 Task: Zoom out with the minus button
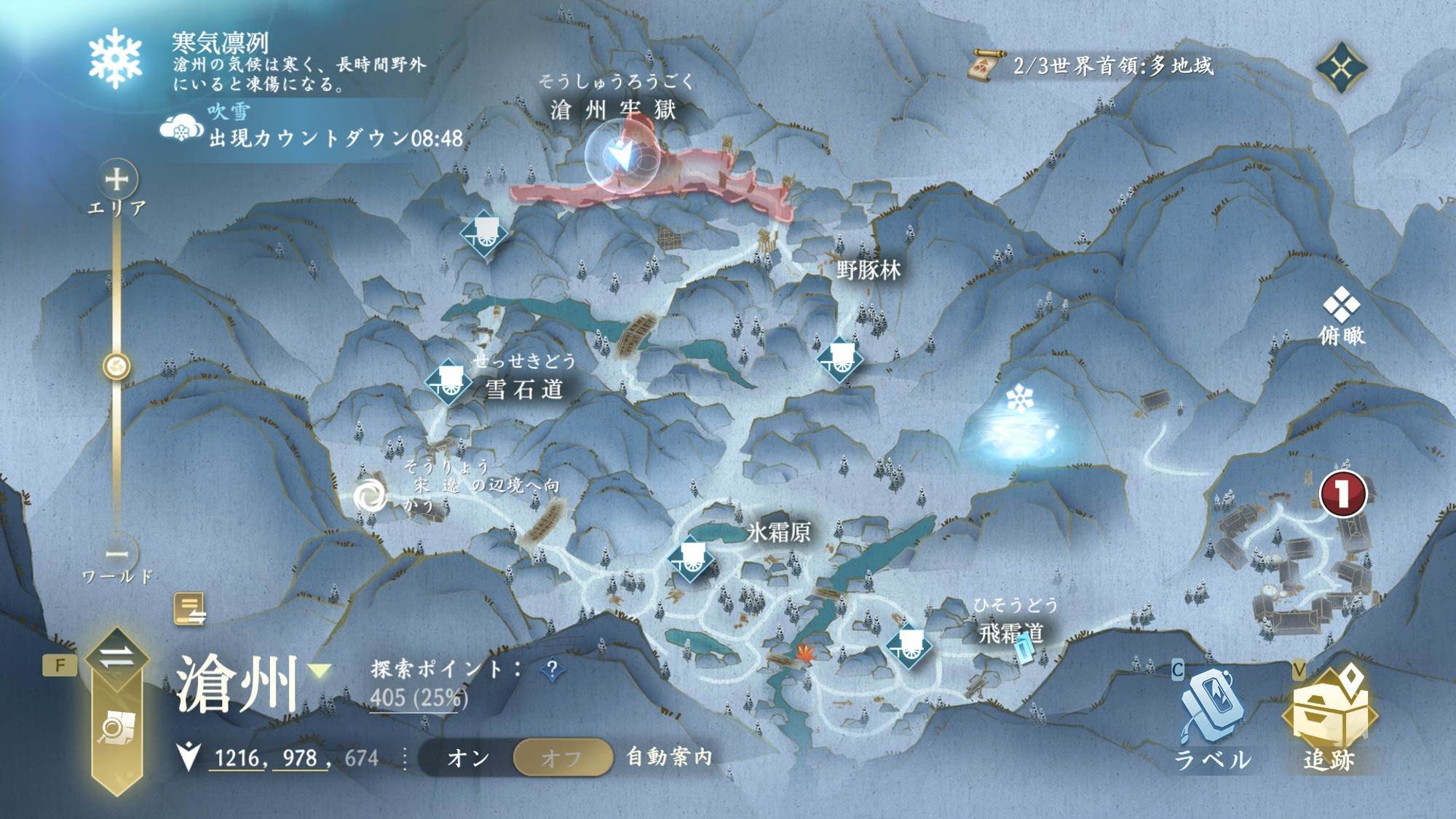(x=117, y=553)
